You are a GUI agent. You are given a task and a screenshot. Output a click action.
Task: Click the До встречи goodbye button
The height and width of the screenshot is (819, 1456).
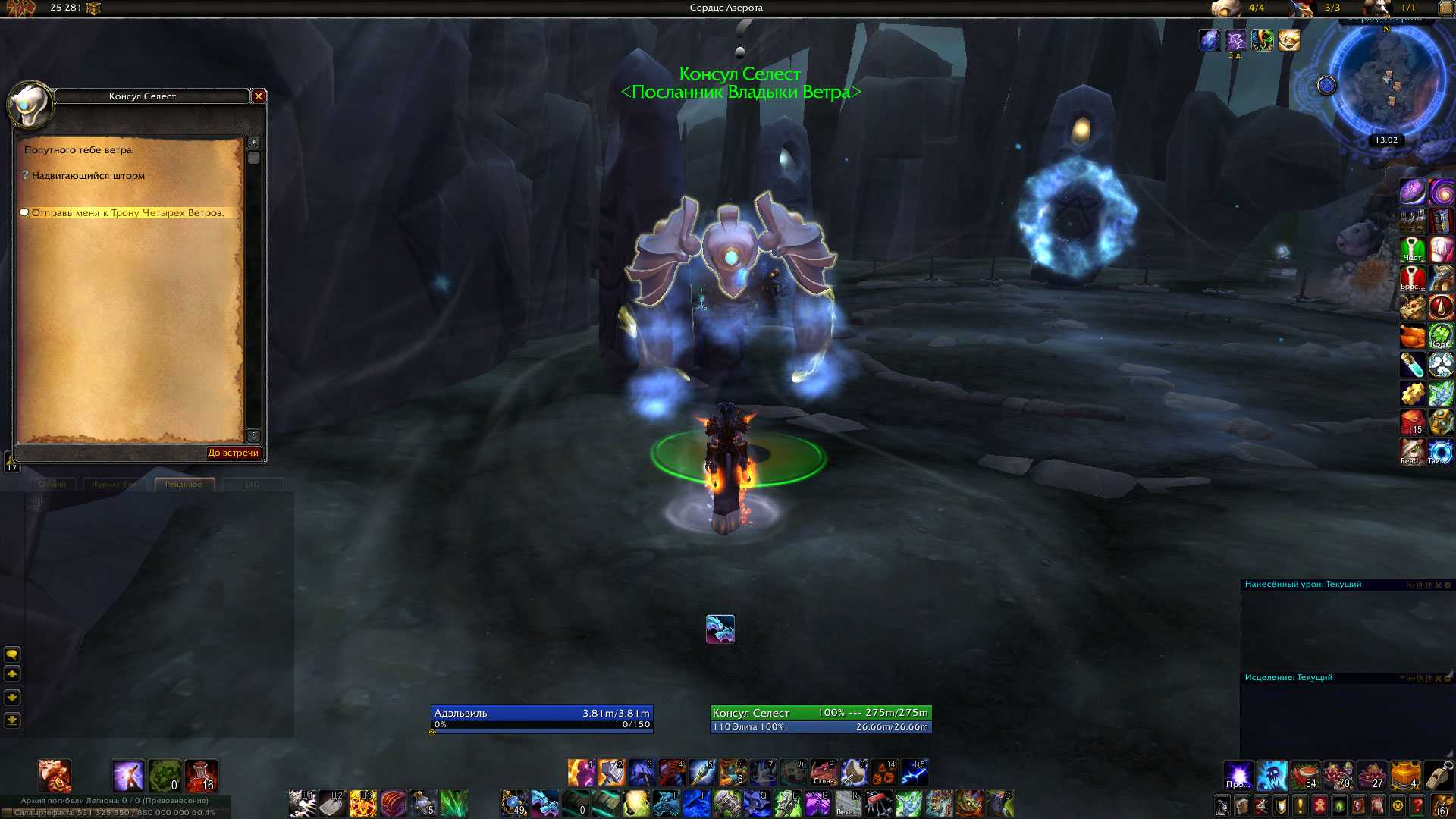(x=233, y=453)
